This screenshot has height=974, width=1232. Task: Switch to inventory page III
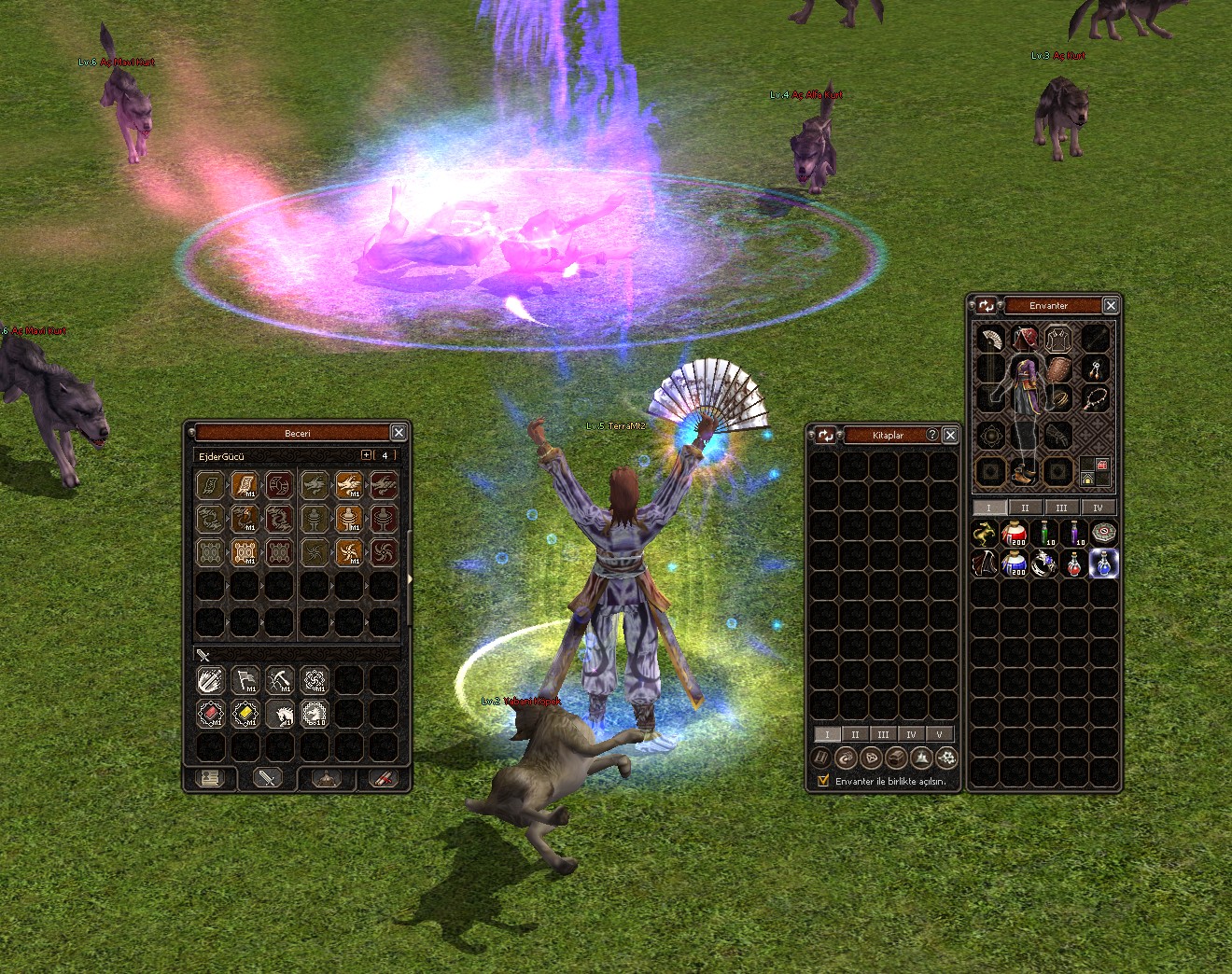point(1061,508)
